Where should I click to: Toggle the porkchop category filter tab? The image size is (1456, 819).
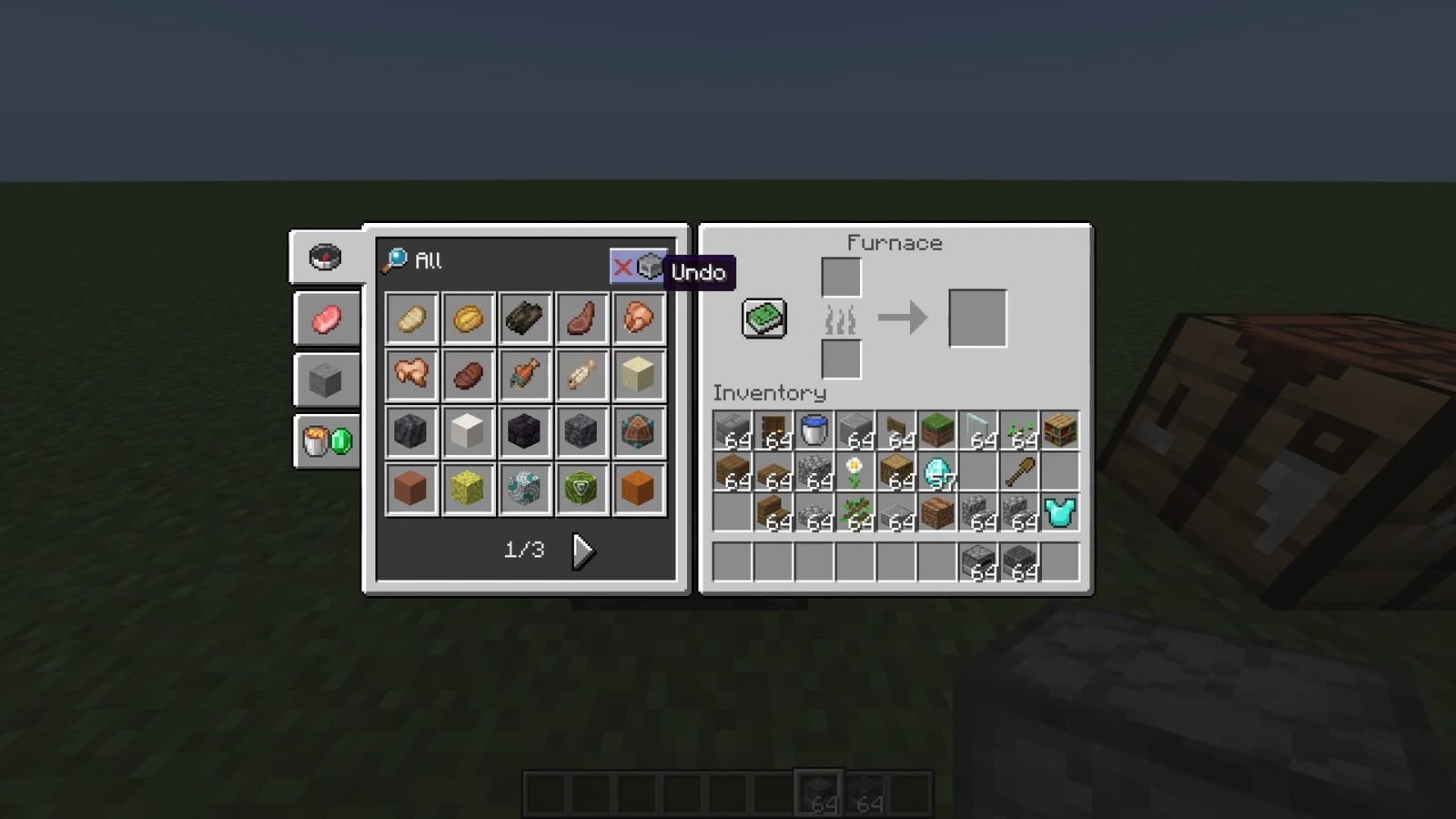326,318
